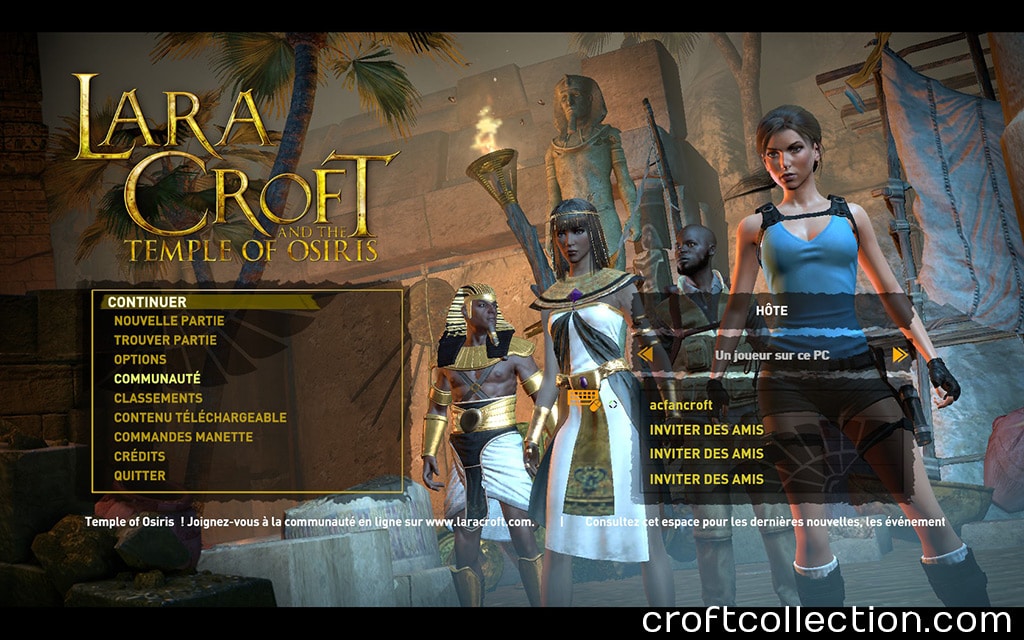1024x640 pixels.
Task: Select Continuer to resume the game
Action: [147, 302]
